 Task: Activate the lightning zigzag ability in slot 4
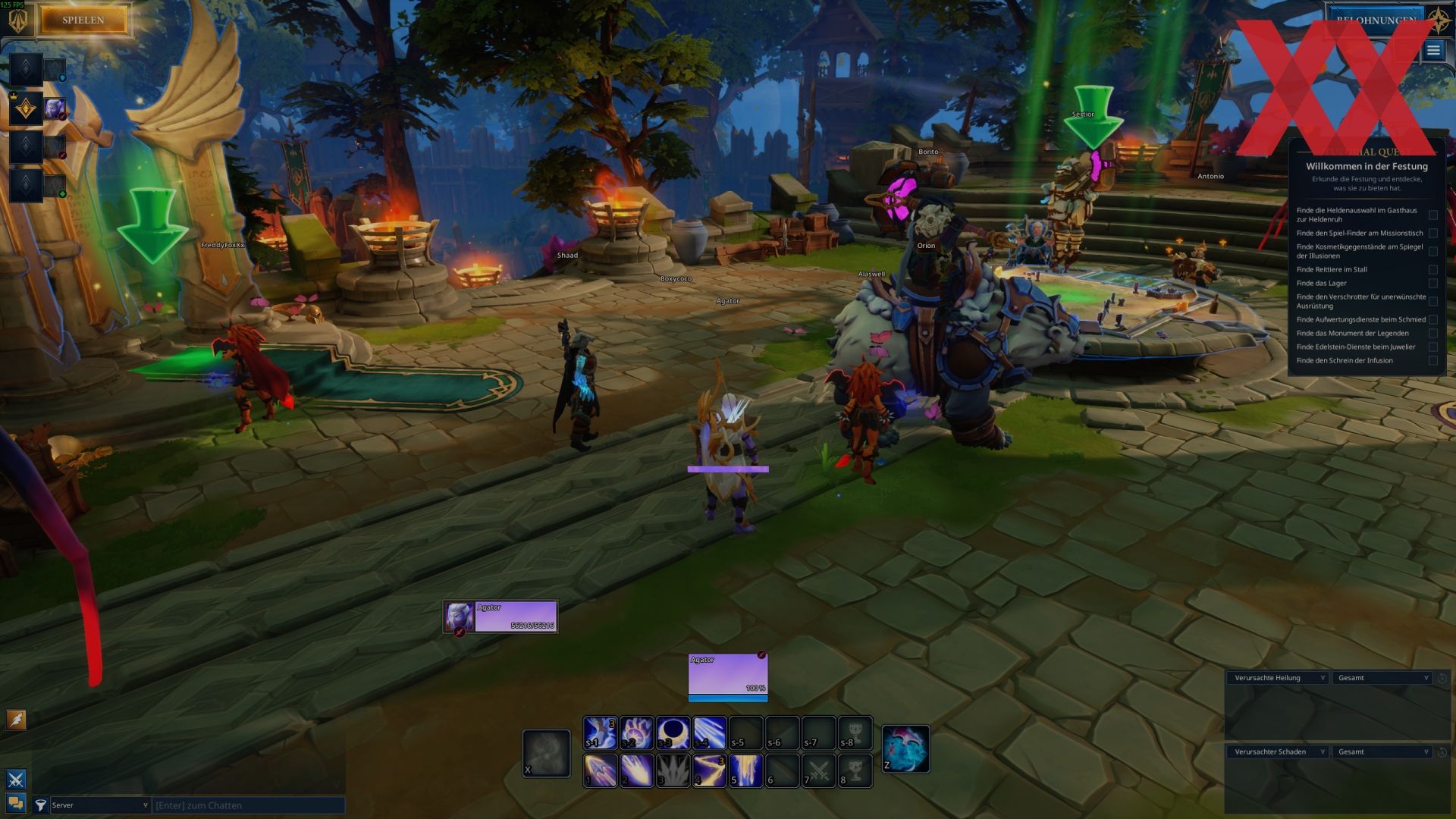tap(709, 770)
